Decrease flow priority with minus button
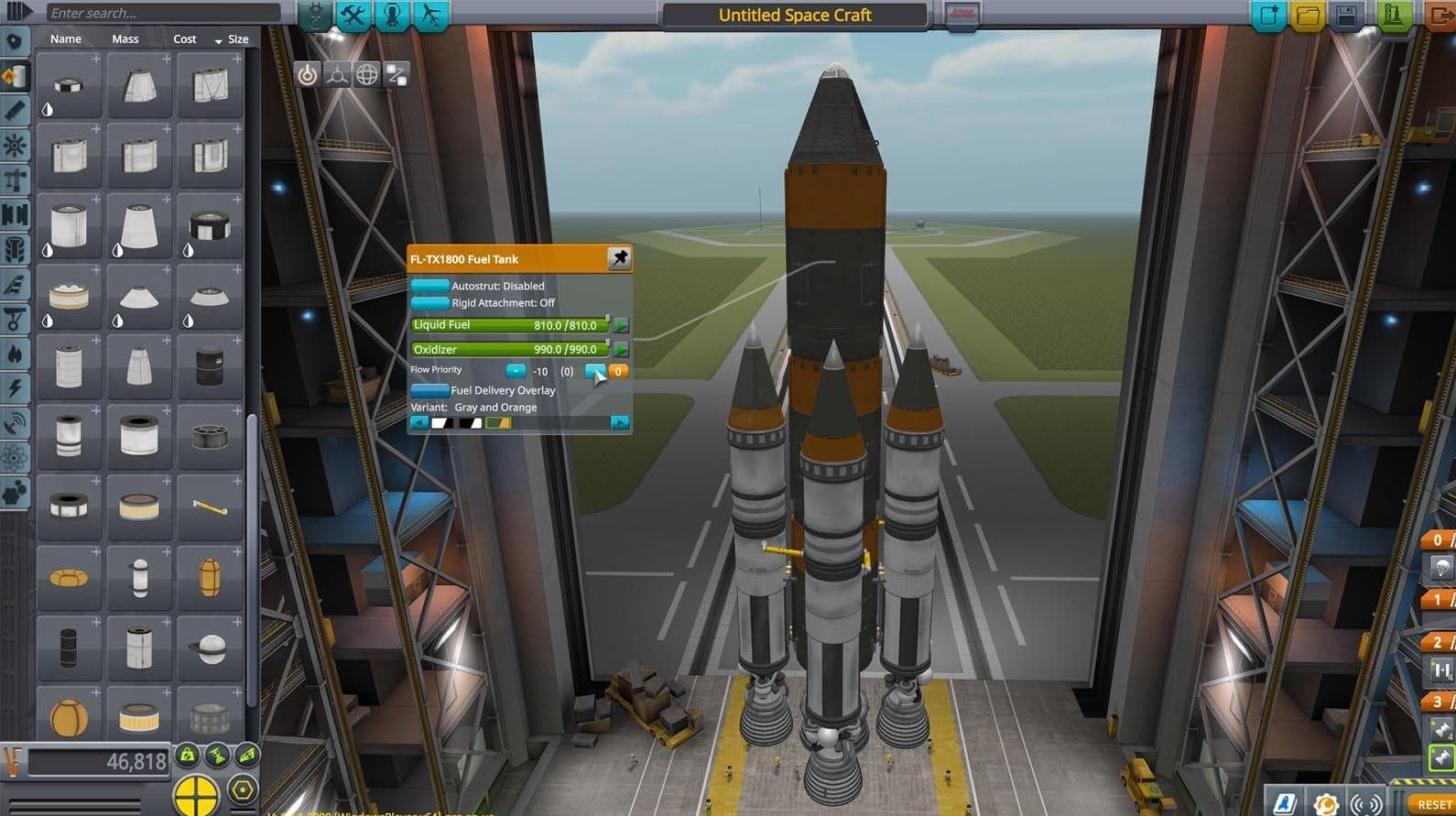 516,371
